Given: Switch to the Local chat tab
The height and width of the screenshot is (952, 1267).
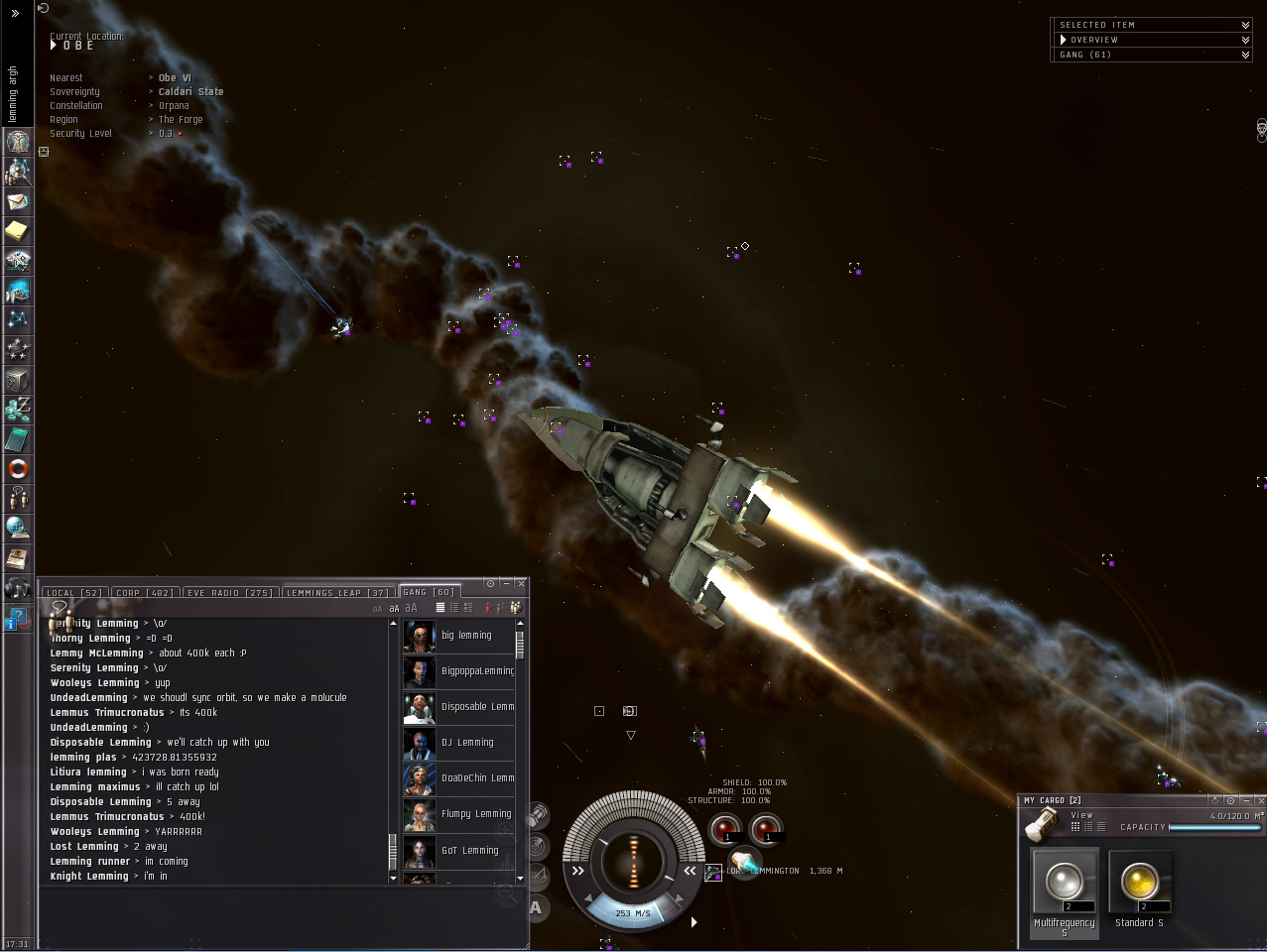Looking at the screenshot, I should click(74, 593).
